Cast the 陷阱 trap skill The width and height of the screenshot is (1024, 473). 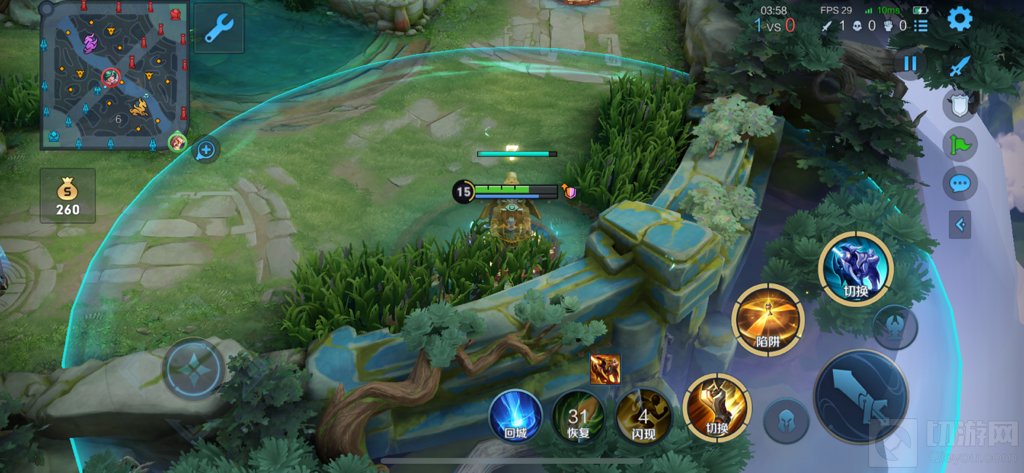(767, 318)
